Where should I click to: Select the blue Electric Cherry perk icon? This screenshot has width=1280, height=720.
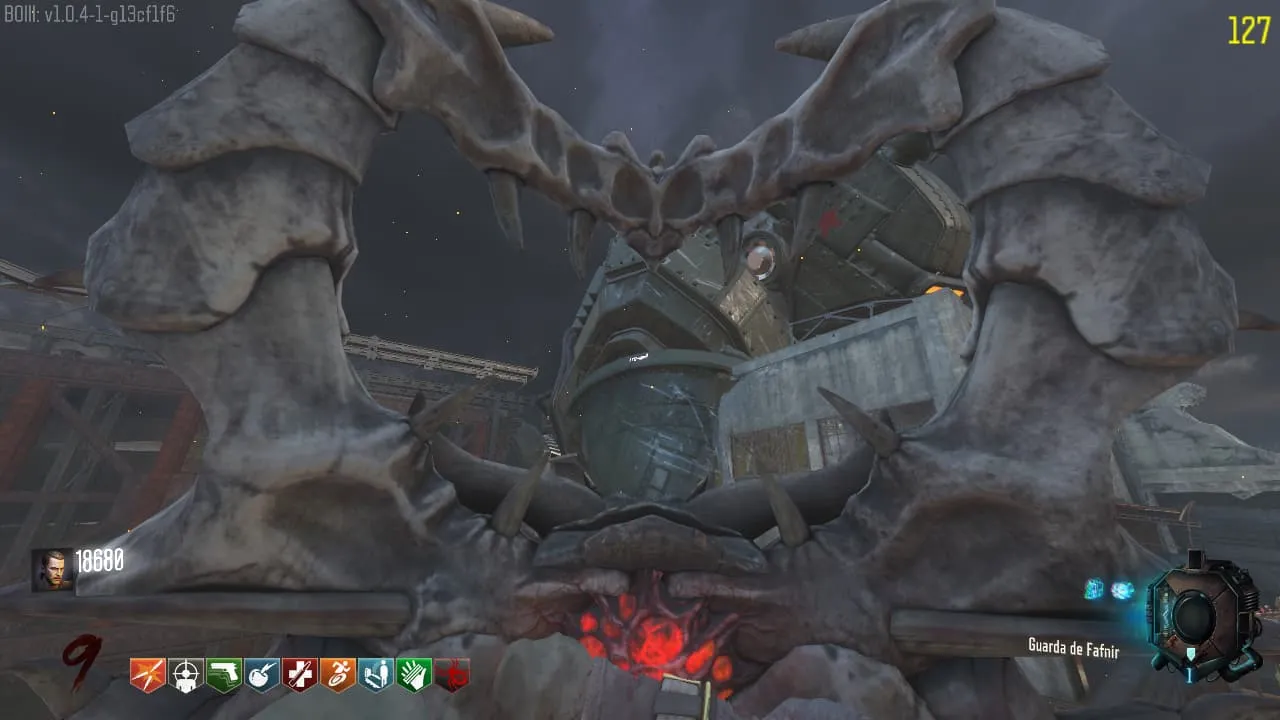click(x=262, y=675)
